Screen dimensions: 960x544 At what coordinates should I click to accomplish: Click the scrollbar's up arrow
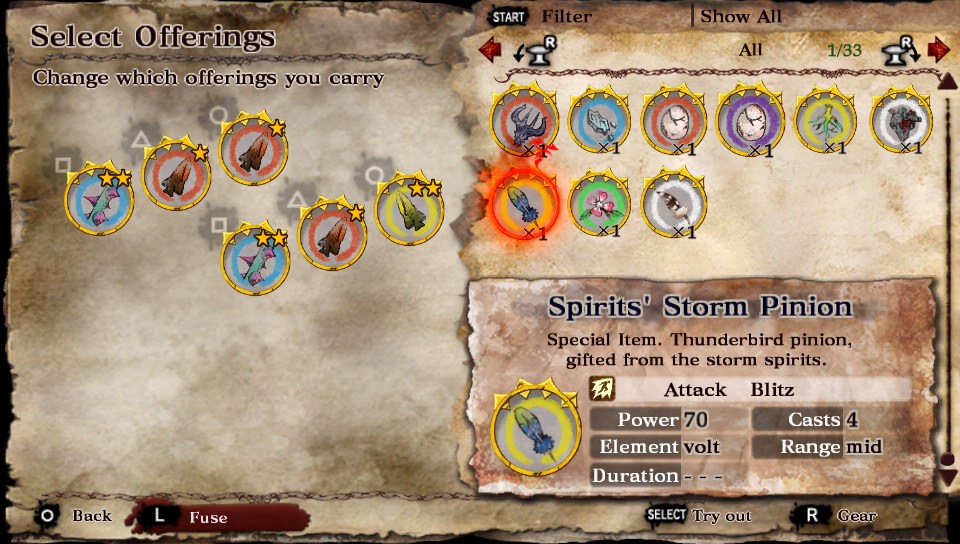[947, 80]
